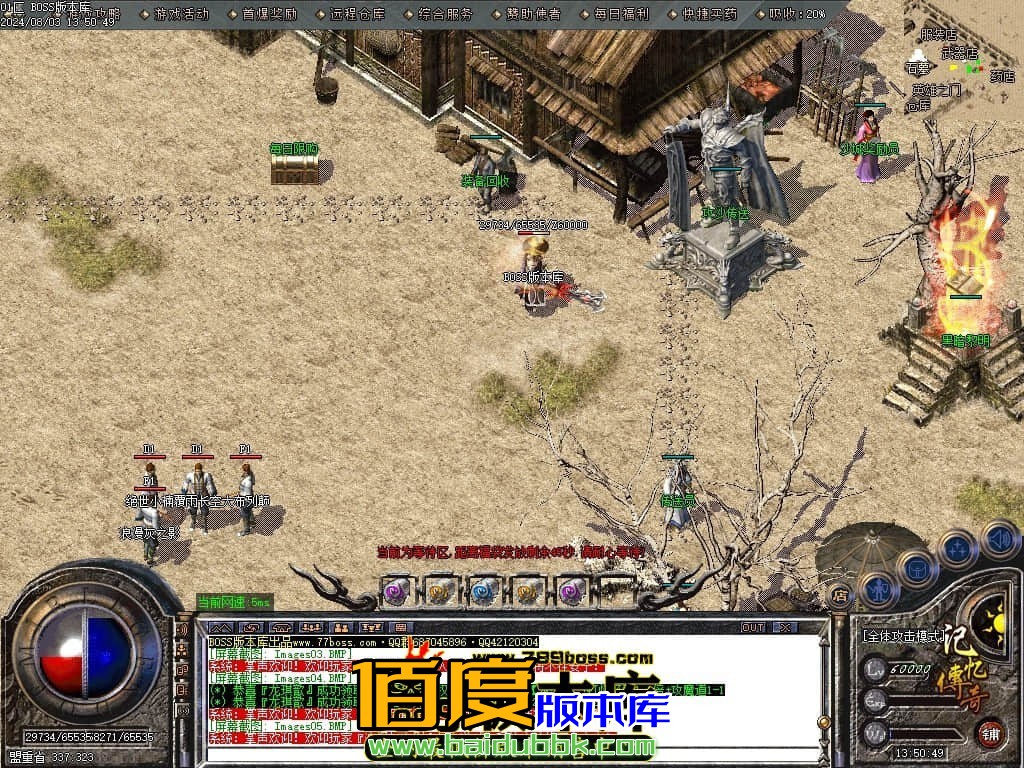Click the OUT button above the chat
The height and width of the screenshot is (768, 1024).
[x=752, y=627]
